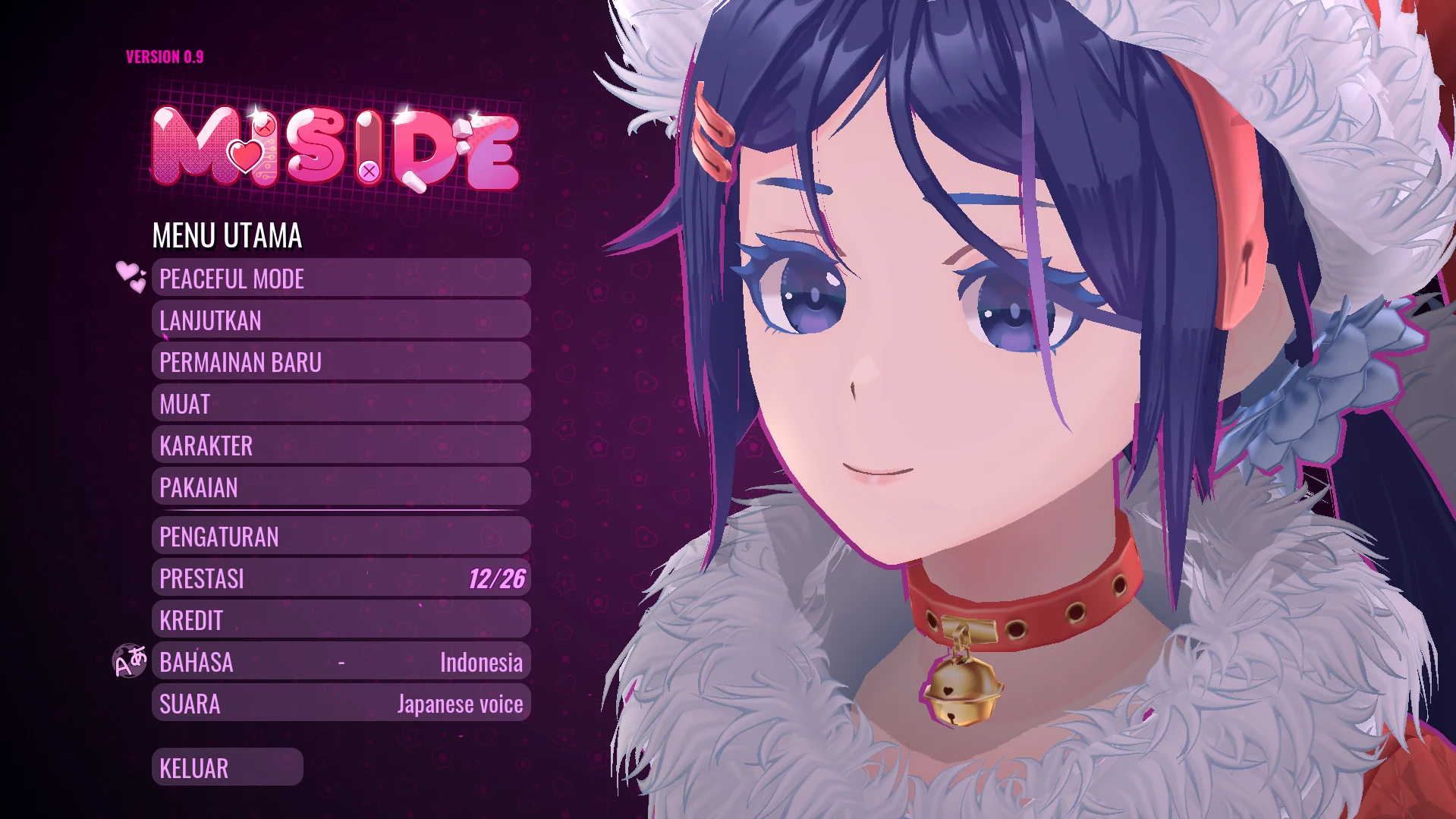Click the MISIDE heart logo
This screenshot has height=819, width=1456.
coord(334,148)
